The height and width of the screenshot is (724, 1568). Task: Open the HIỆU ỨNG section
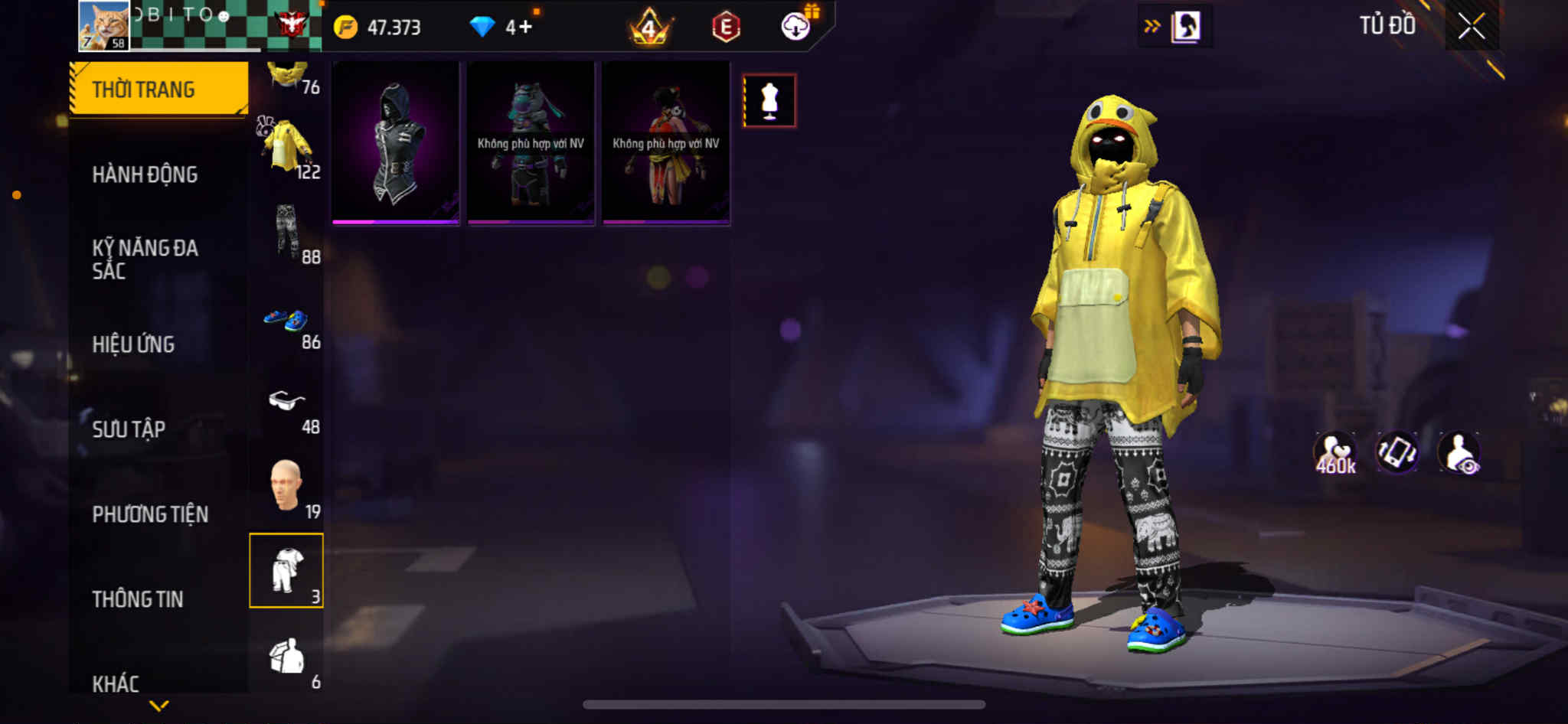click(x=134, y=344)
